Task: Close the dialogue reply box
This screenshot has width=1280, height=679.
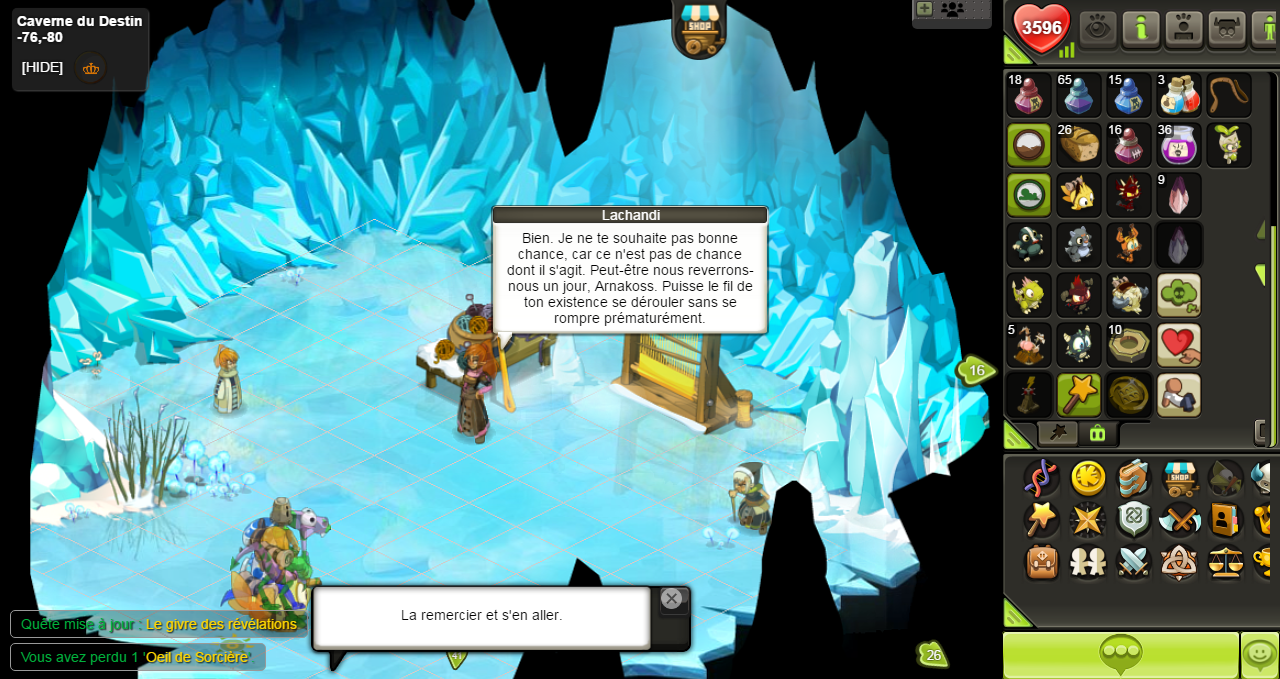Action: [x=672, y=599]
